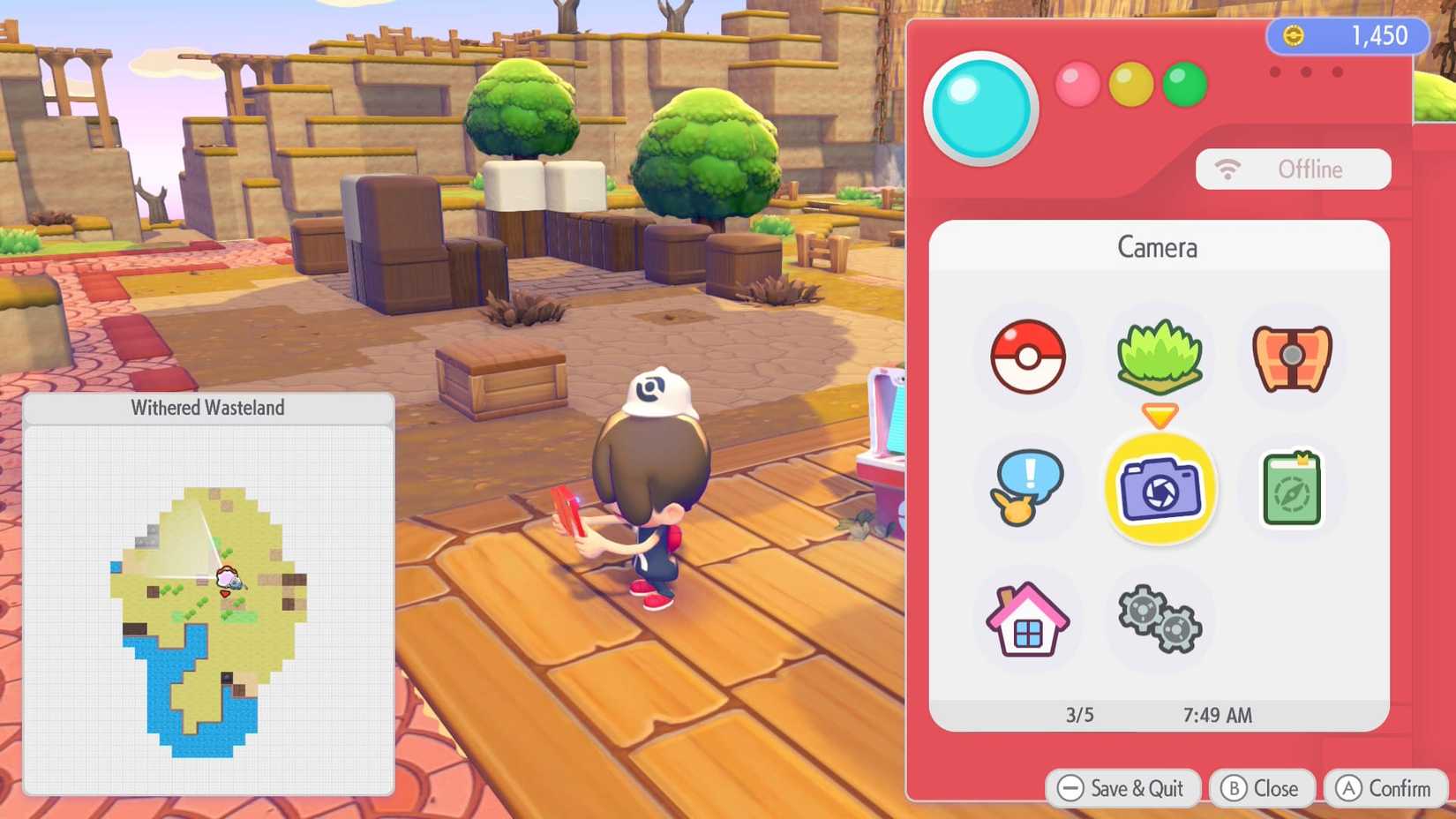The height and width of the screenshot is (819, 1456).
Task: Select the pink house icon
Action: click(1026, 619)
